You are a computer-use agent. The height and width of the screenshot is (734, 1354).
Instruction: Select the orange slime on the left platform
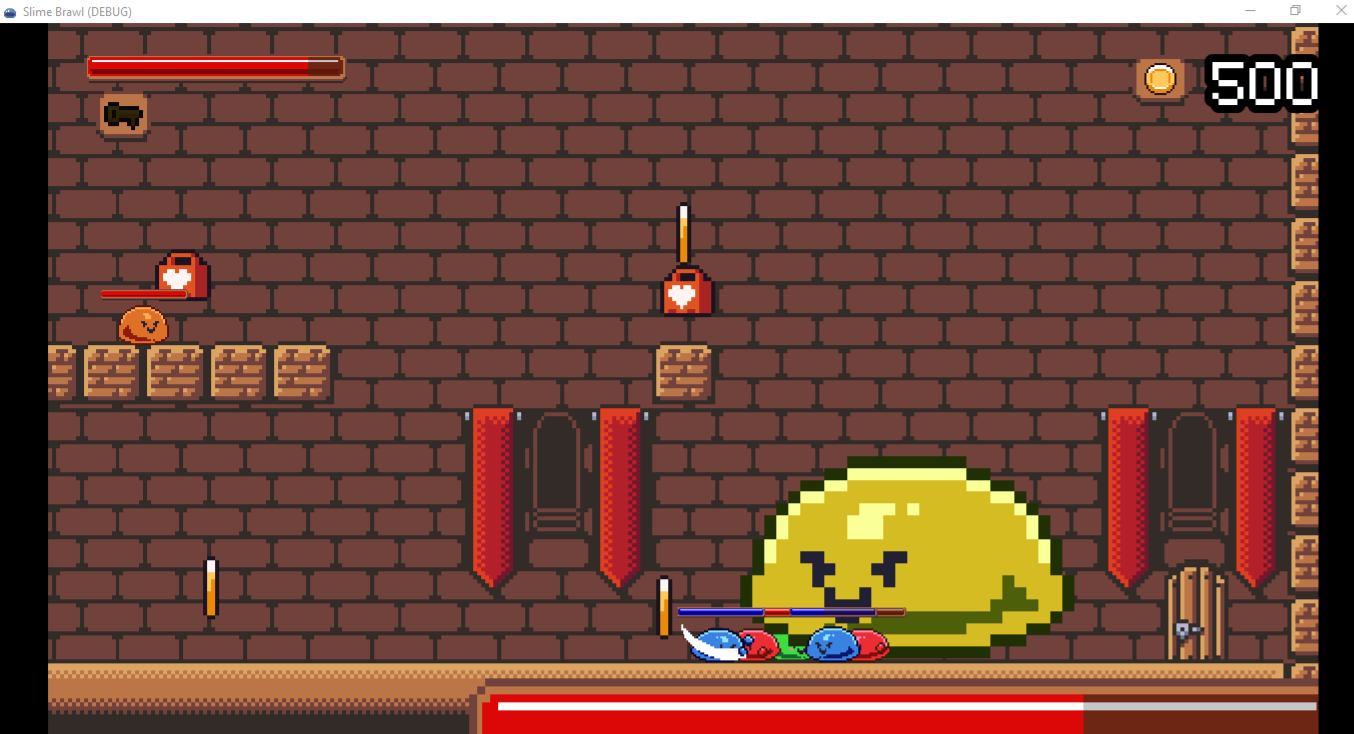click(142, 327)
